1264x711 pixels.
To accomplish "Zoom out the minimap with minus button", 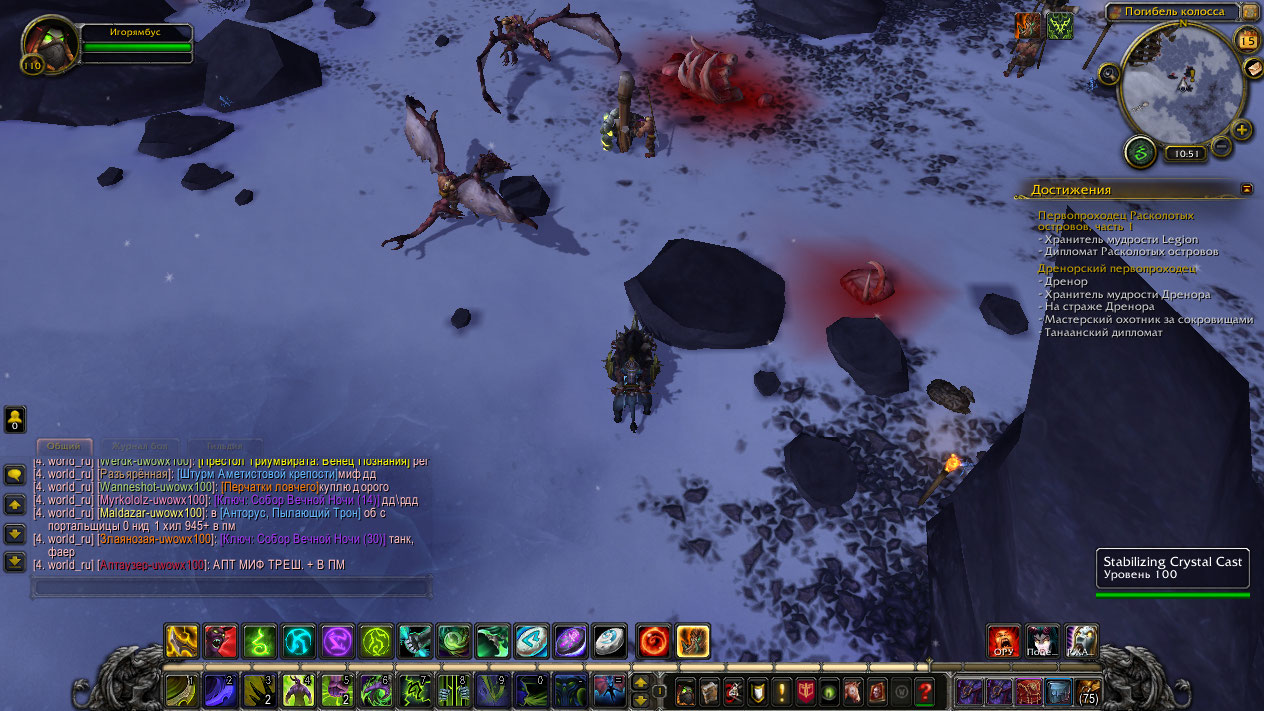I will click(x=1221, y=148).
